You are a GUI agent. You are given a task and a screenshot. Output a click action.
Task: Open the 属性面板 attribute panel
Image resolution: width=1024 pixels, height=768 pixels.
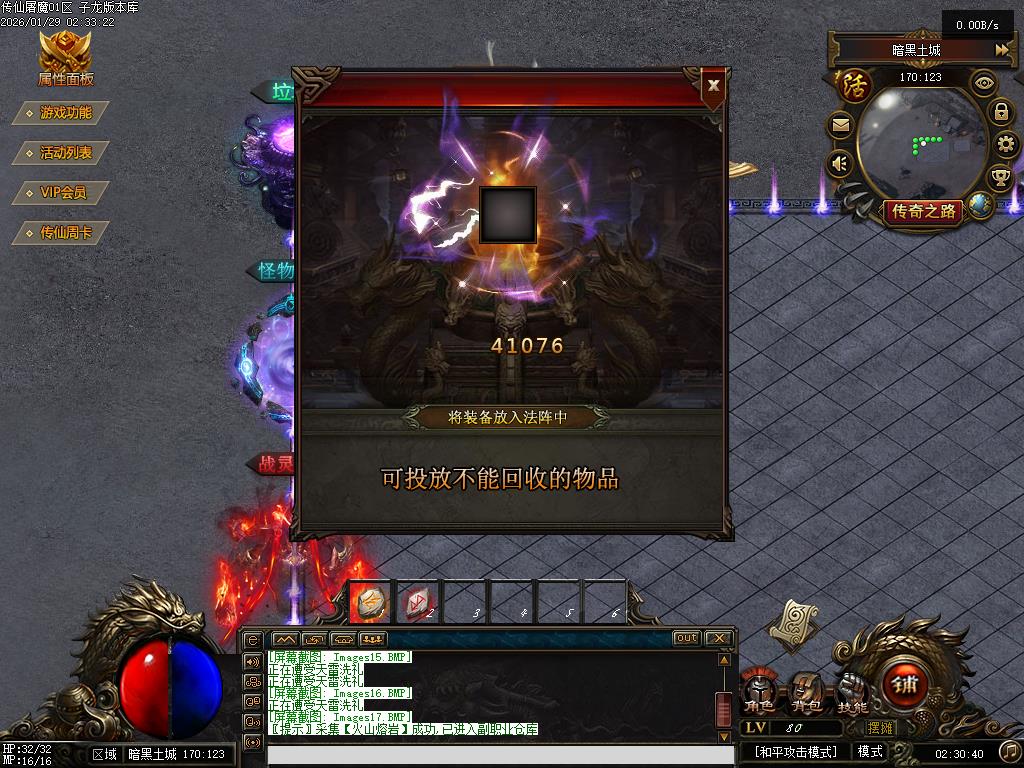click(x=65, y=58)
